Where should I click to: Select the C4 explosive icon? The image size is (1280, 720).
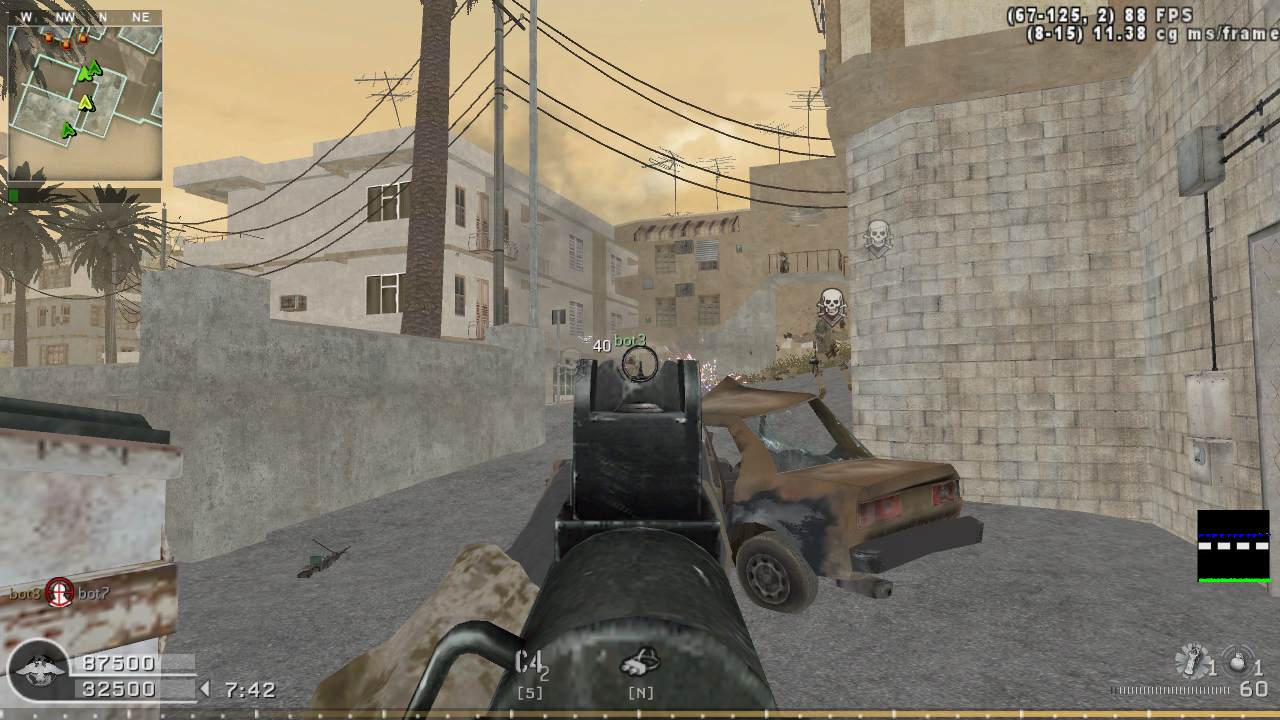pyautogui.click(x=531, y=663)
